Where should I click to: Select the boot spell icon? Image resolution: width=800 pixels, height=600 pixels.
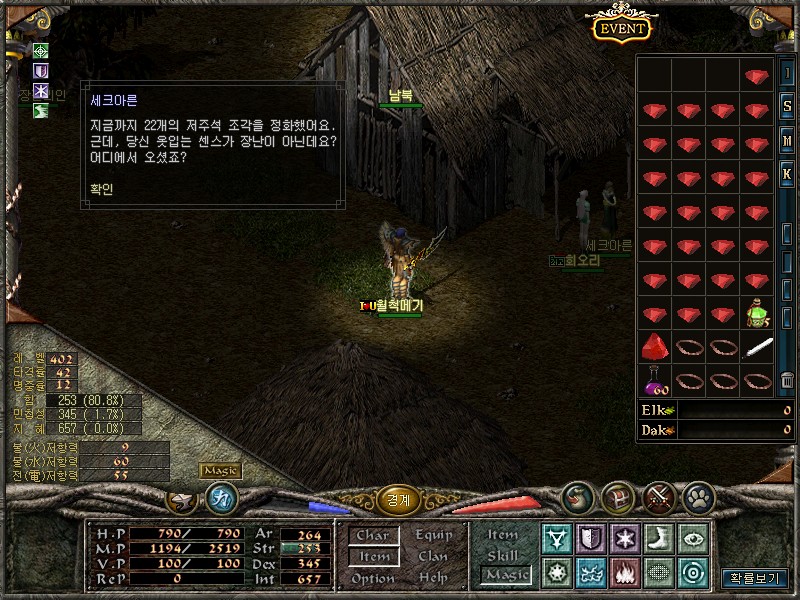click(x=657, y=538)
